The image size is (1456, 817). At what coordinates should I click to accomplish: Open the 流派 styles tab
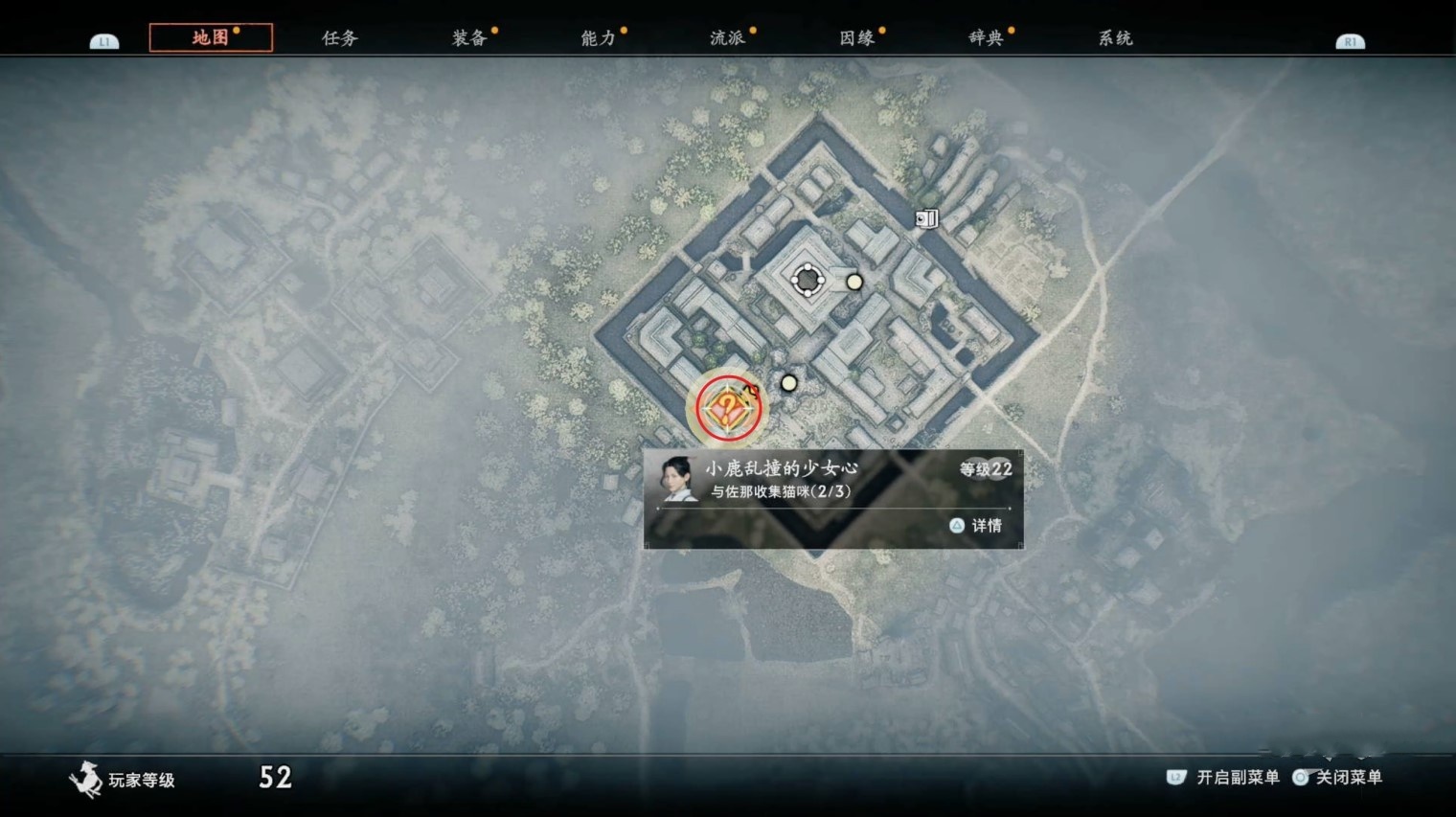click(x=728, y=38)
